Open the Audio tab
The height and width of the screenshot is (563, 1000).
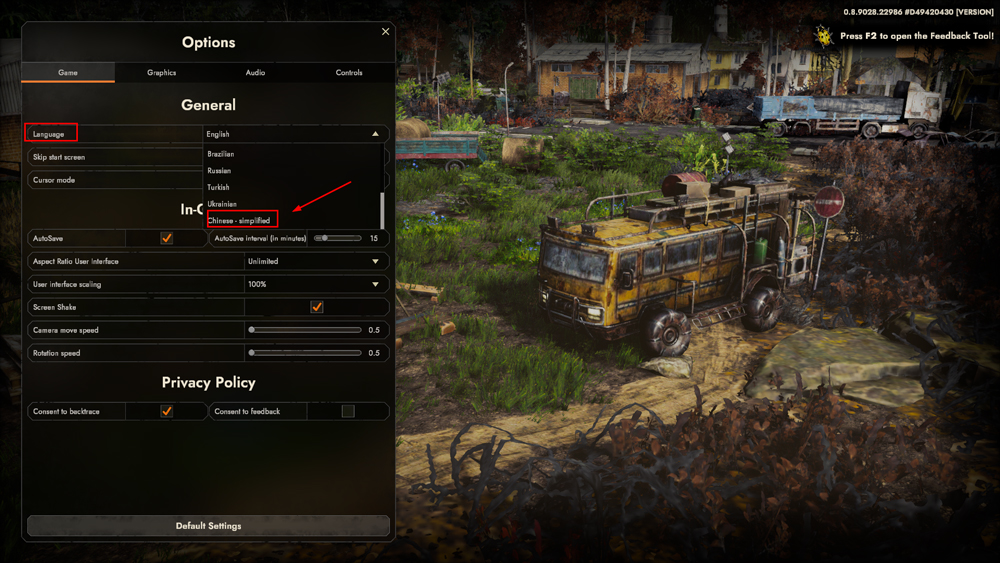point(255,73)
